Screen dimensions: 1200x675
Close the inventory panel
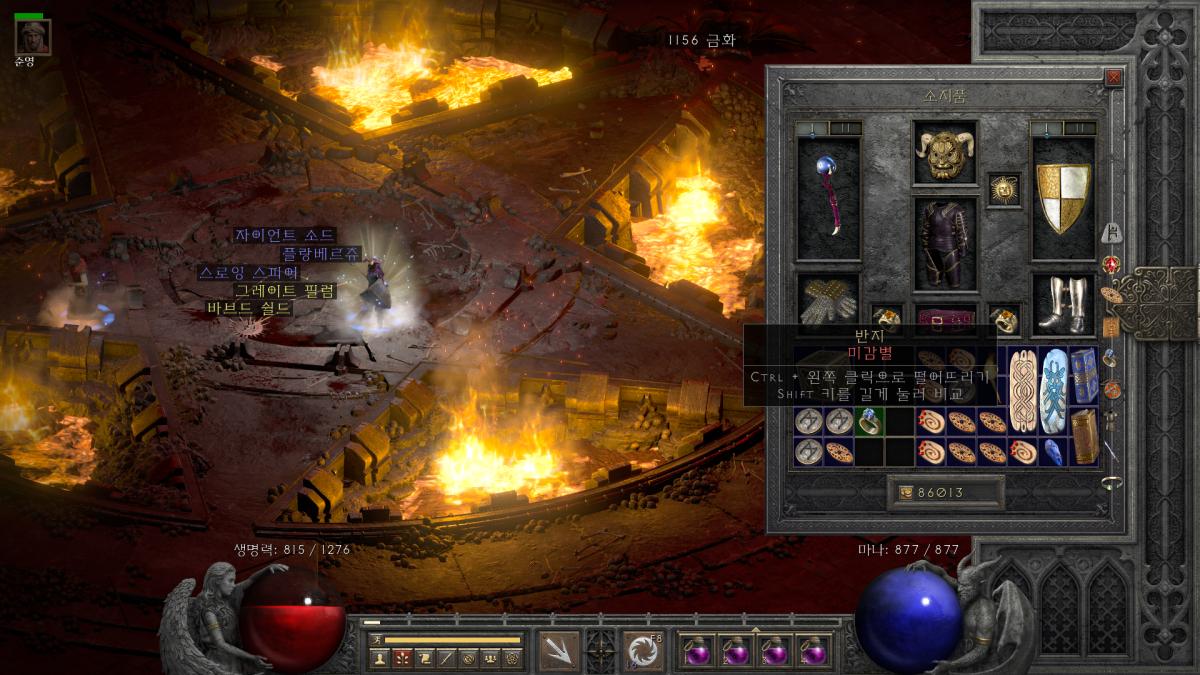tap(1113, 77)
